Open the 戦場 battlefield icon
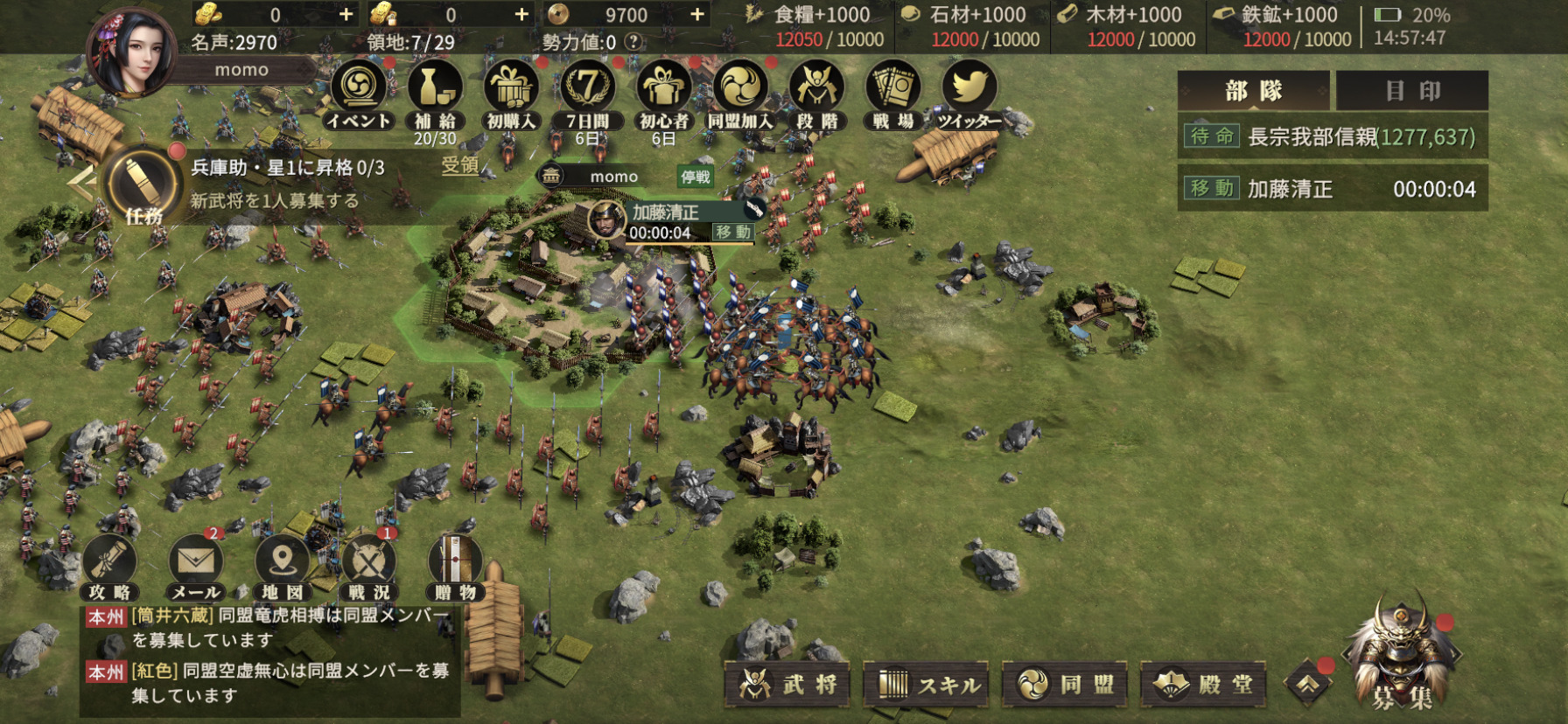 pyautogui.click(x=892, y=94)
